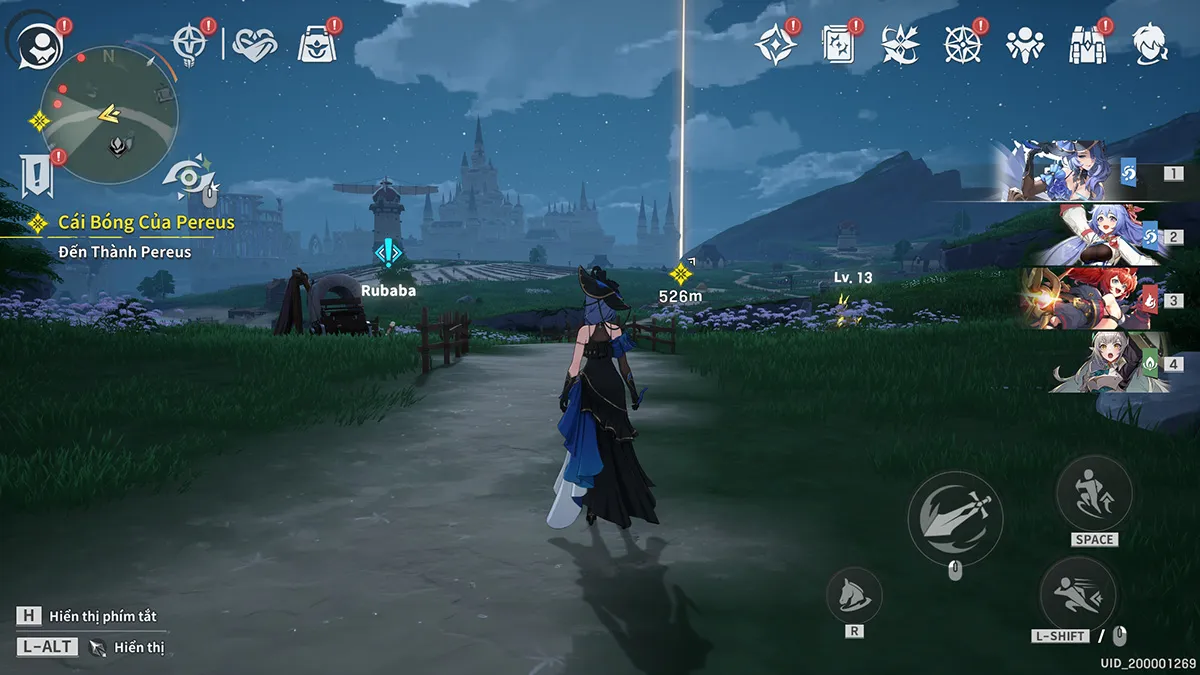Open the star card book icon
1200x675 pixels.
(x=837, y=45)
